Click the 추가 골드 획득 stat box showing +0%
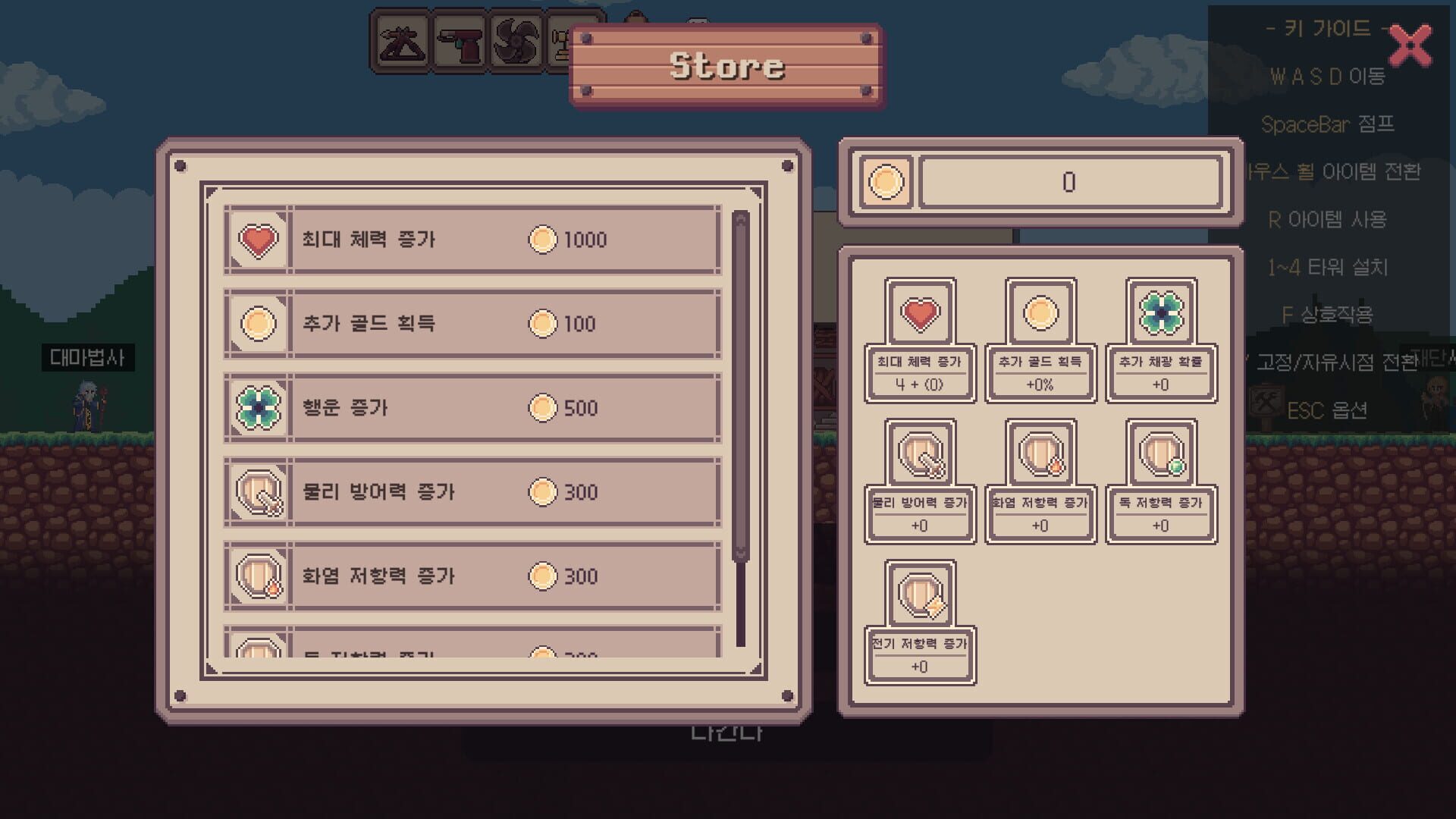 coord(1040,373)
